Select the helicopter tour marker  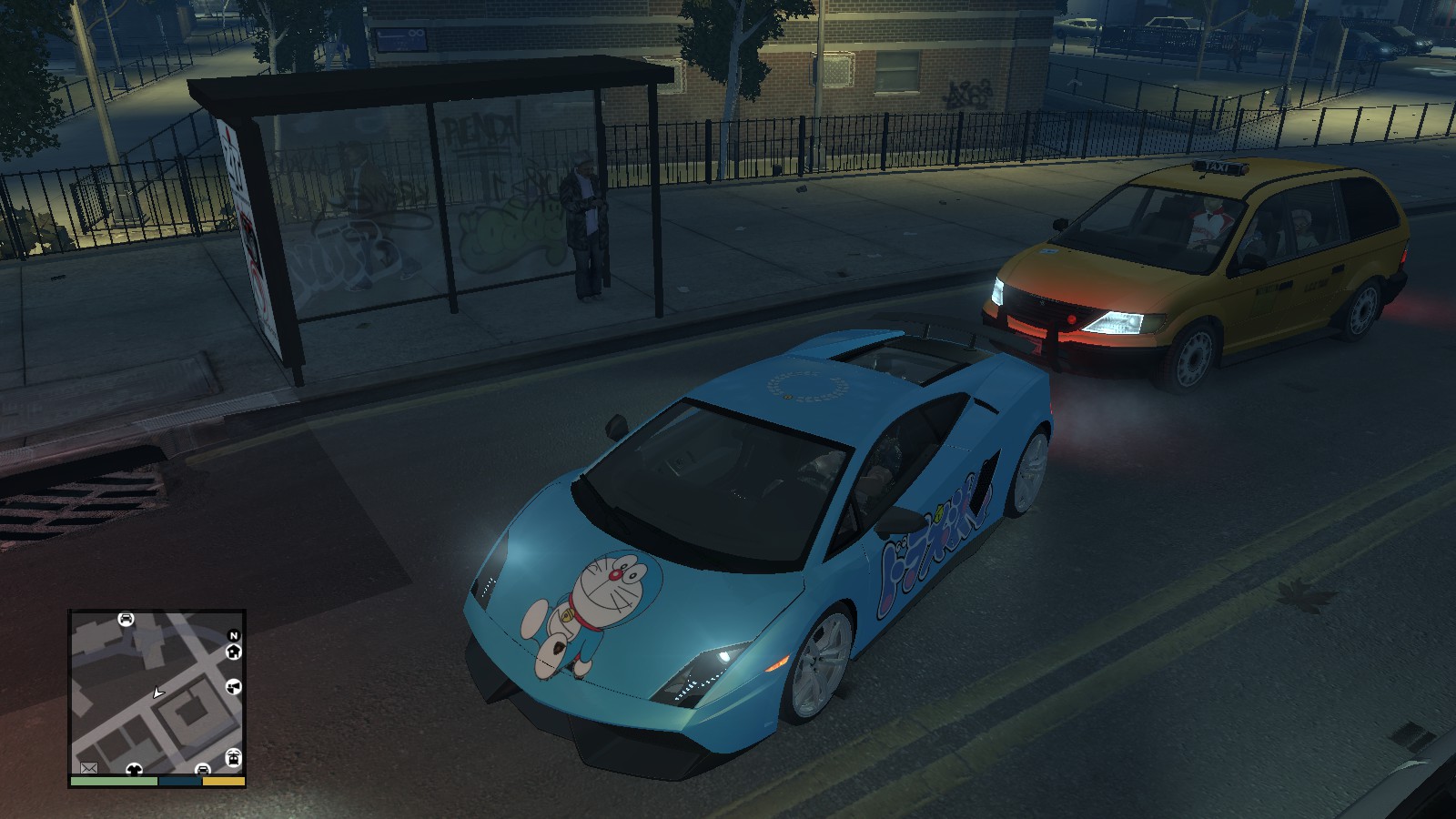click(x=233, y=758)
